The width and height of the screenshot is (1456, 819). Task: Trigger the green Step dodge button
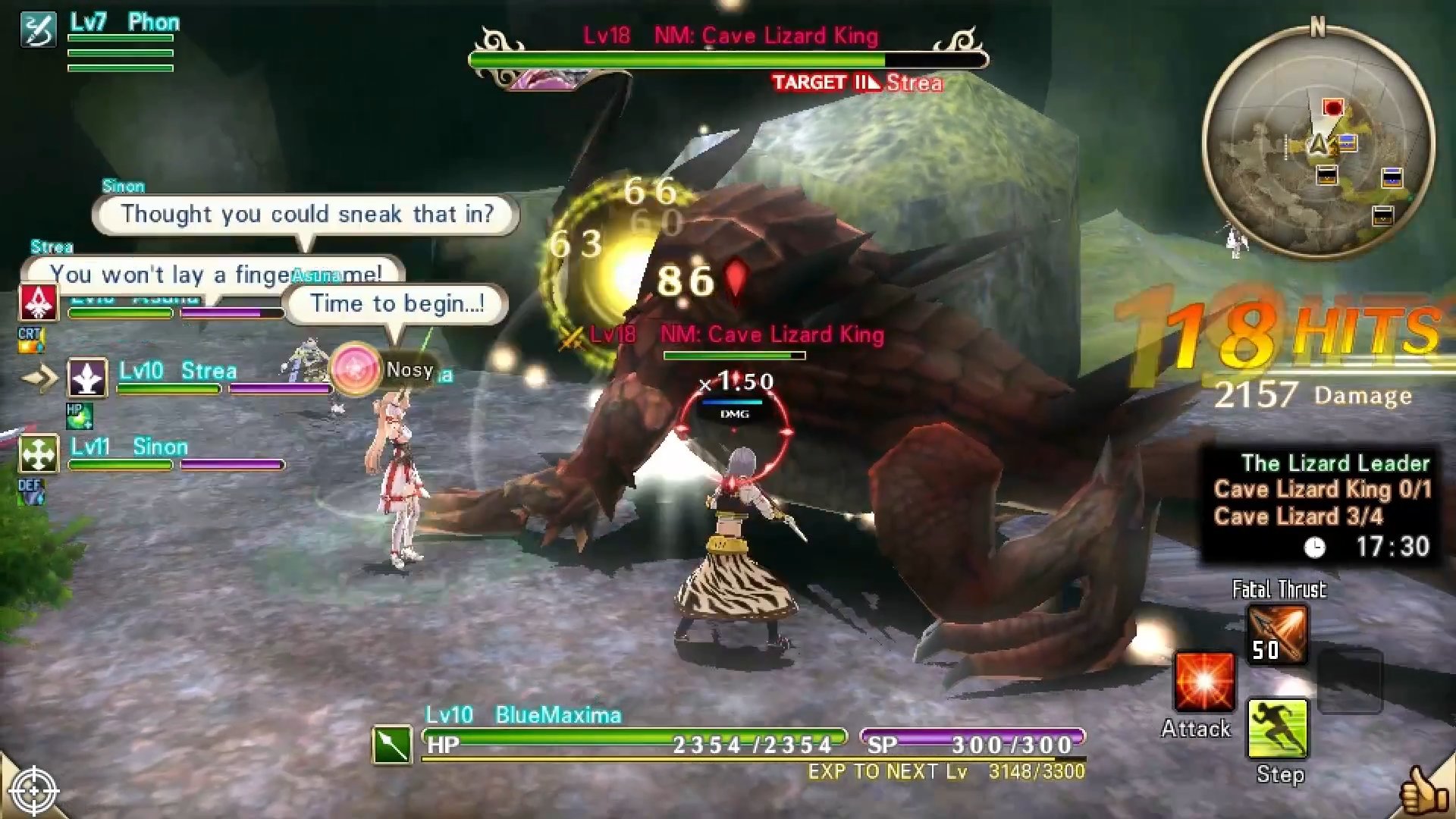pos(1278,729)
